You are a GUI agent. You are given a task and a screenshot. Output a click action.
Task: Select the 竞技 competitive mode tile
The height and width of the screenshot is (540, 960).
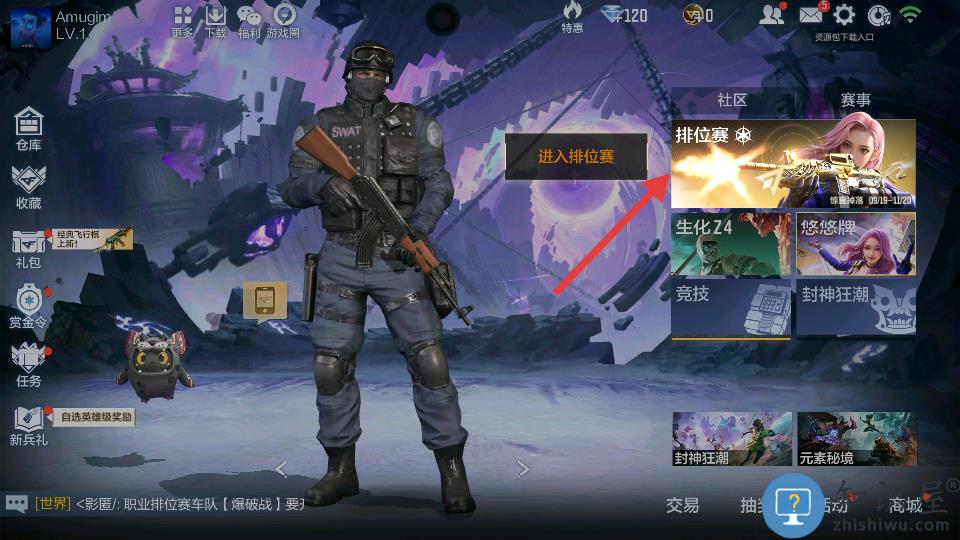(731, 307)
